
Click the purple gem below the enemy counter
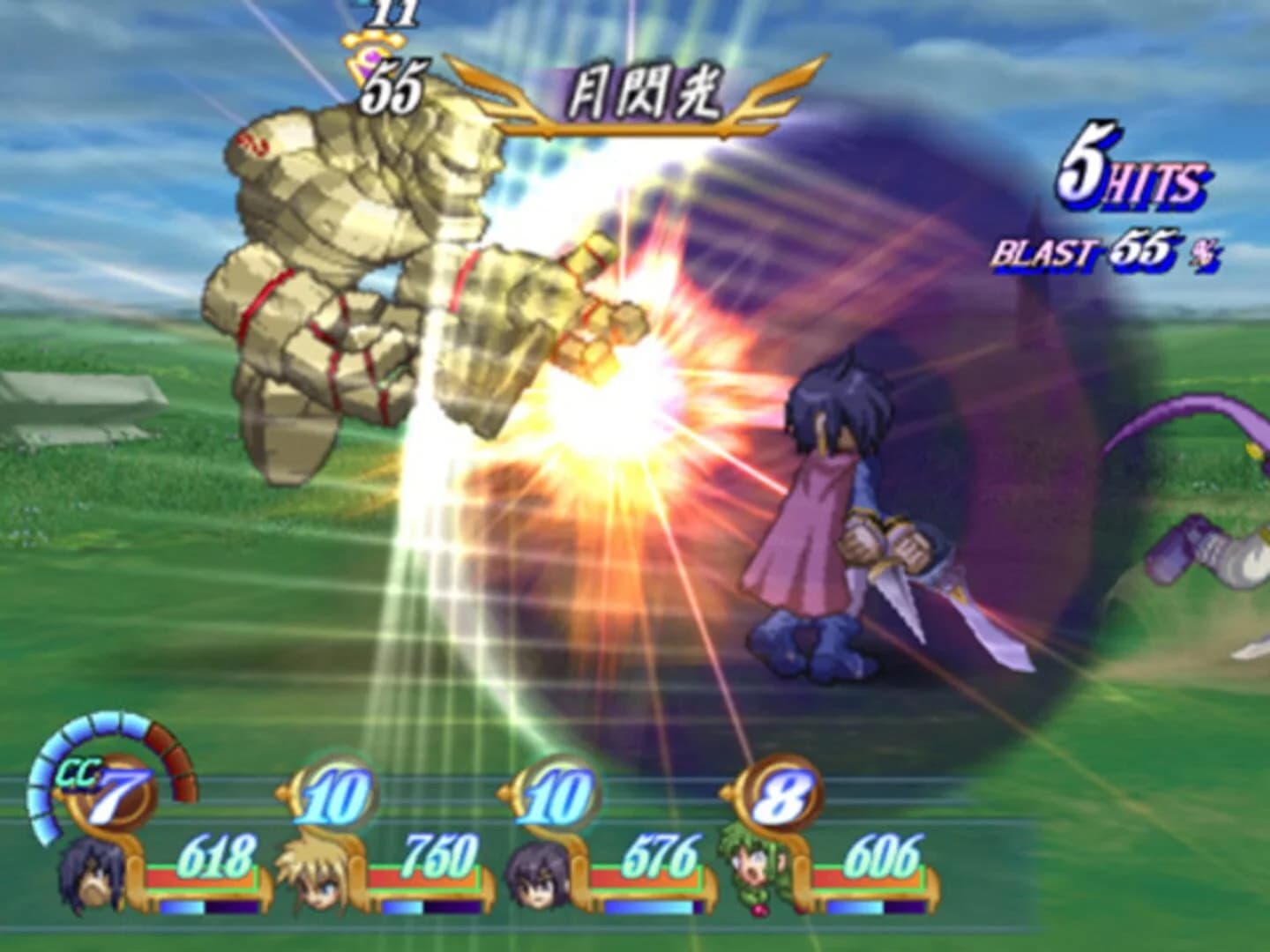[372, 60]
